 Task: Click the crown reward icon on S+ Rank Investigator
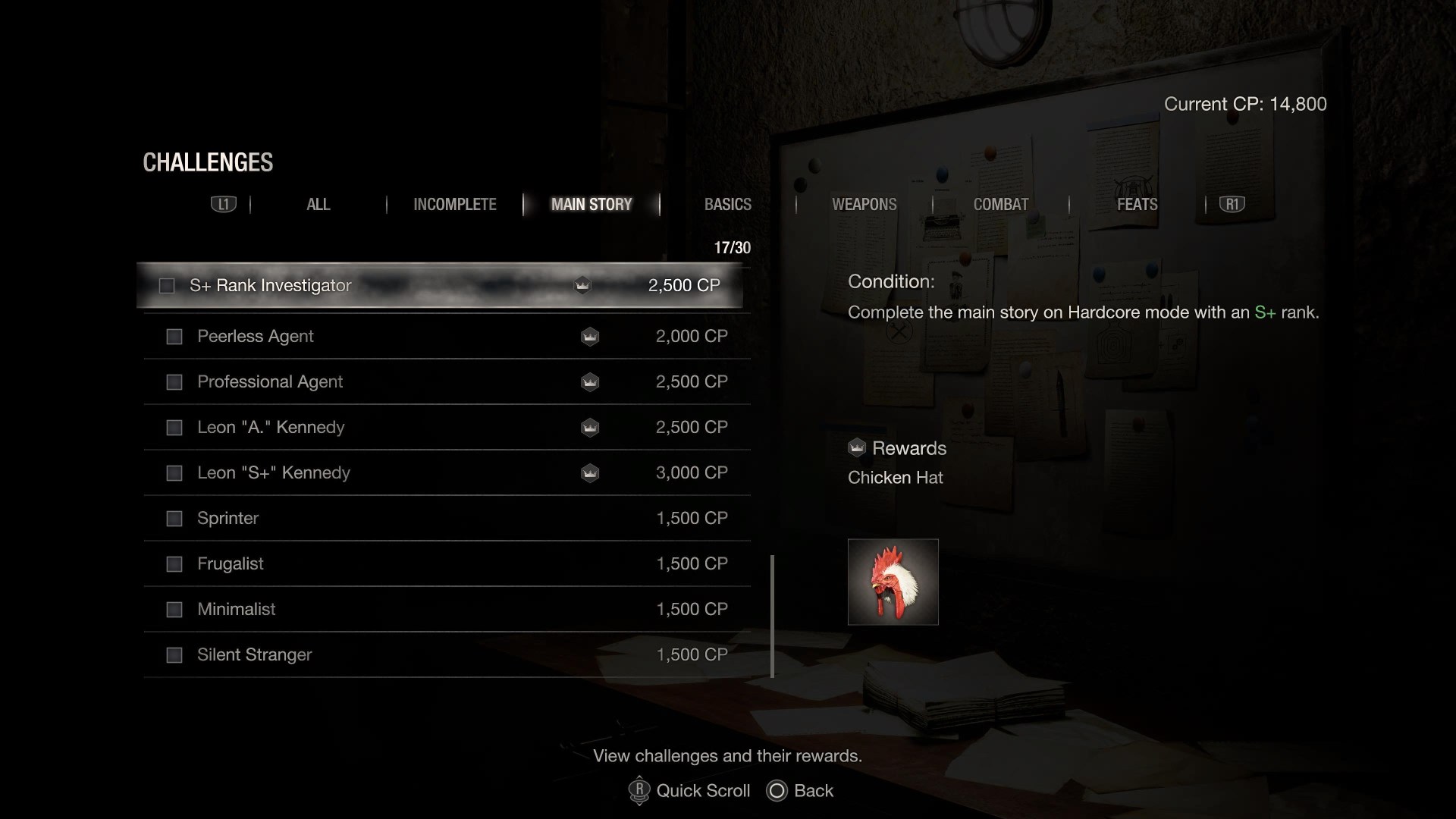pos(582,286)
